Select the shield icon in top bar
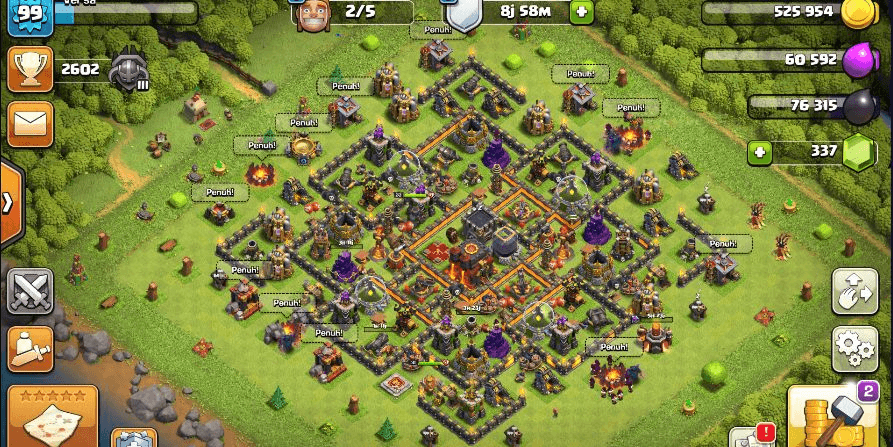The width and height of the screenshot is (893, 447). click(x=462, y=14)
